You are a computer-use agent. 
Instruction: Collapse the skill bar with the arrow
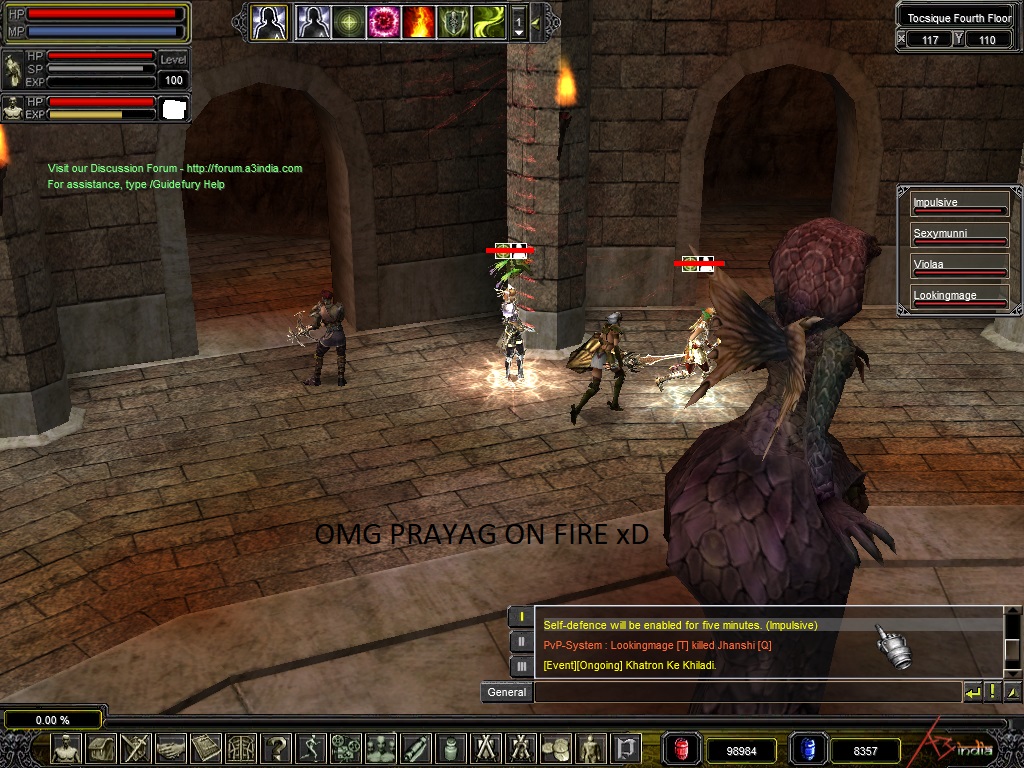(x=537, y=21)
